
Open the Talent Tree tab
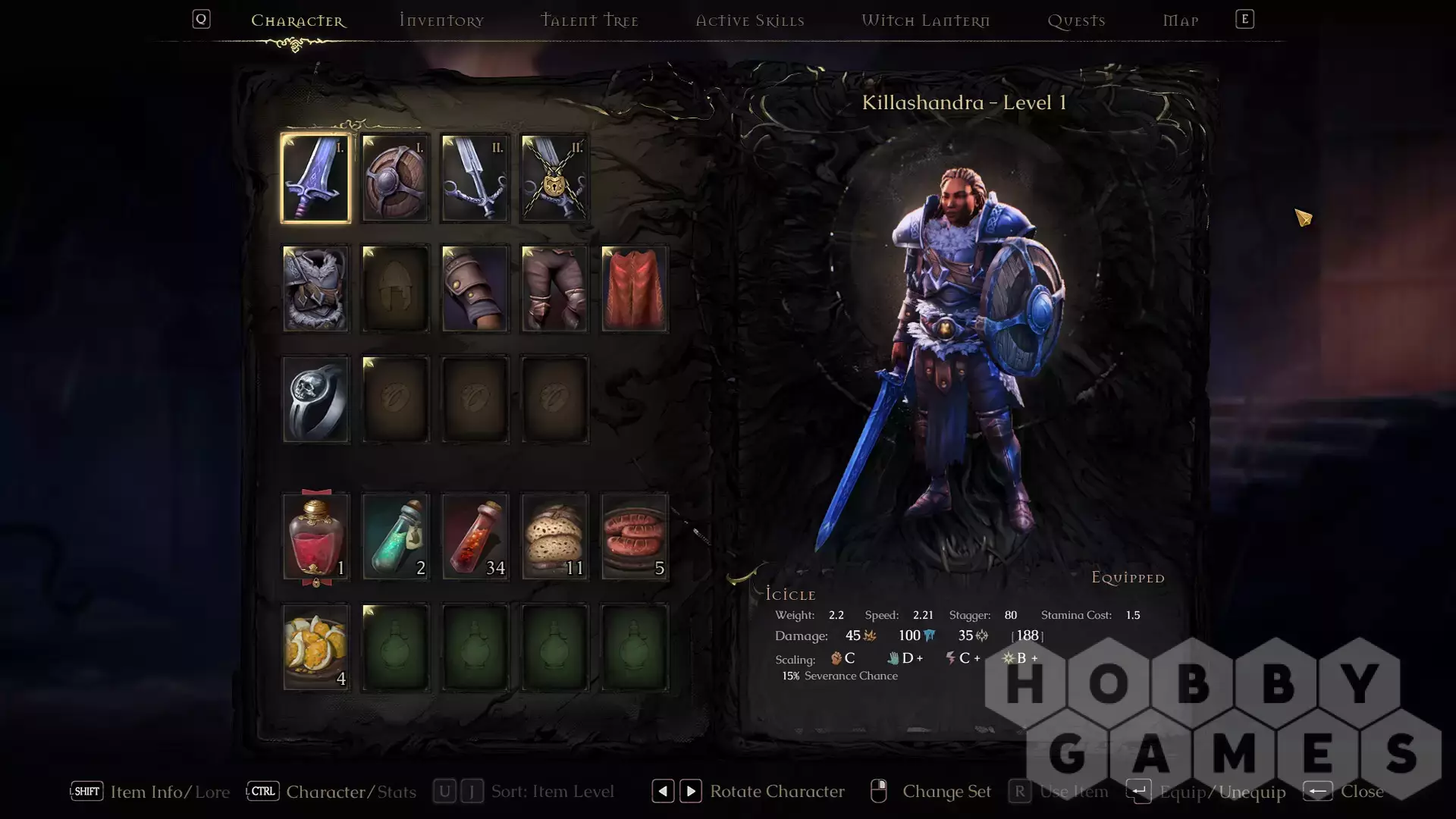tap(589, 20)
